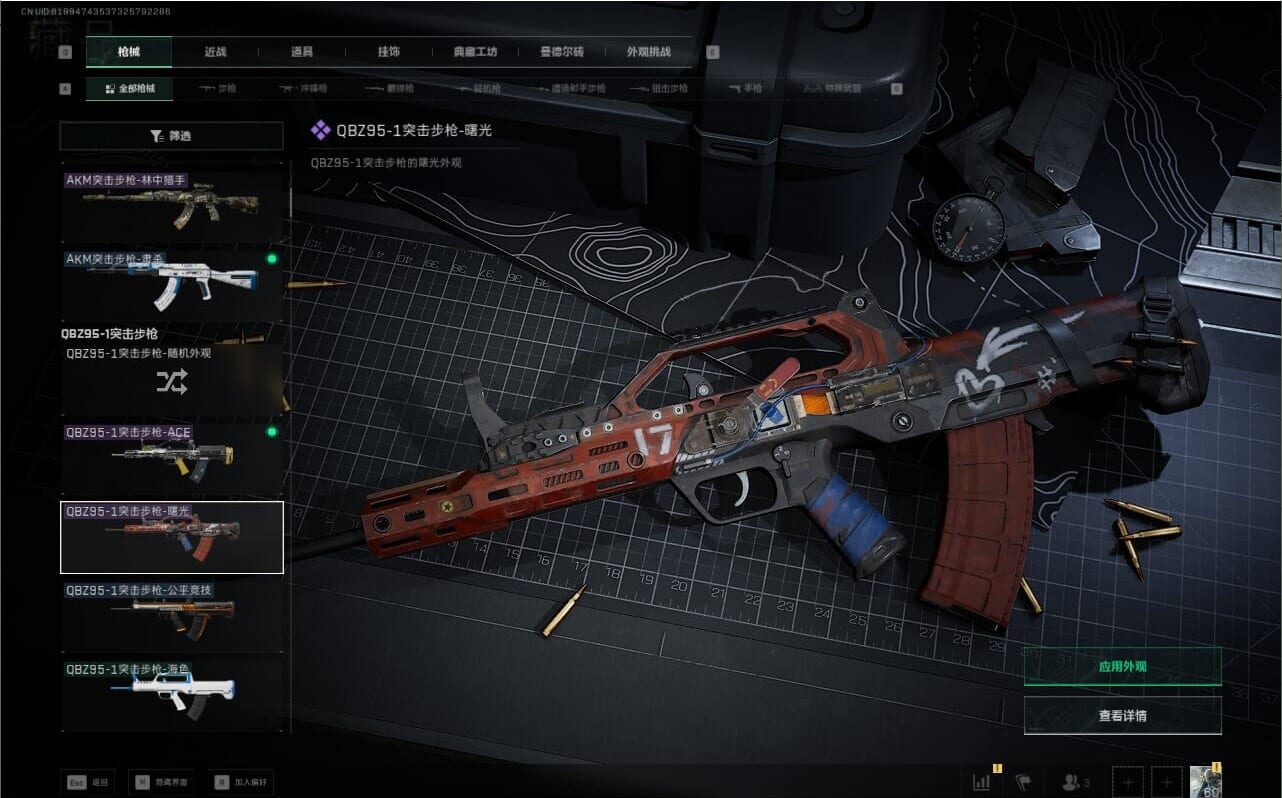
Task: Open the 道具 items tab
Action: point(301,52)
